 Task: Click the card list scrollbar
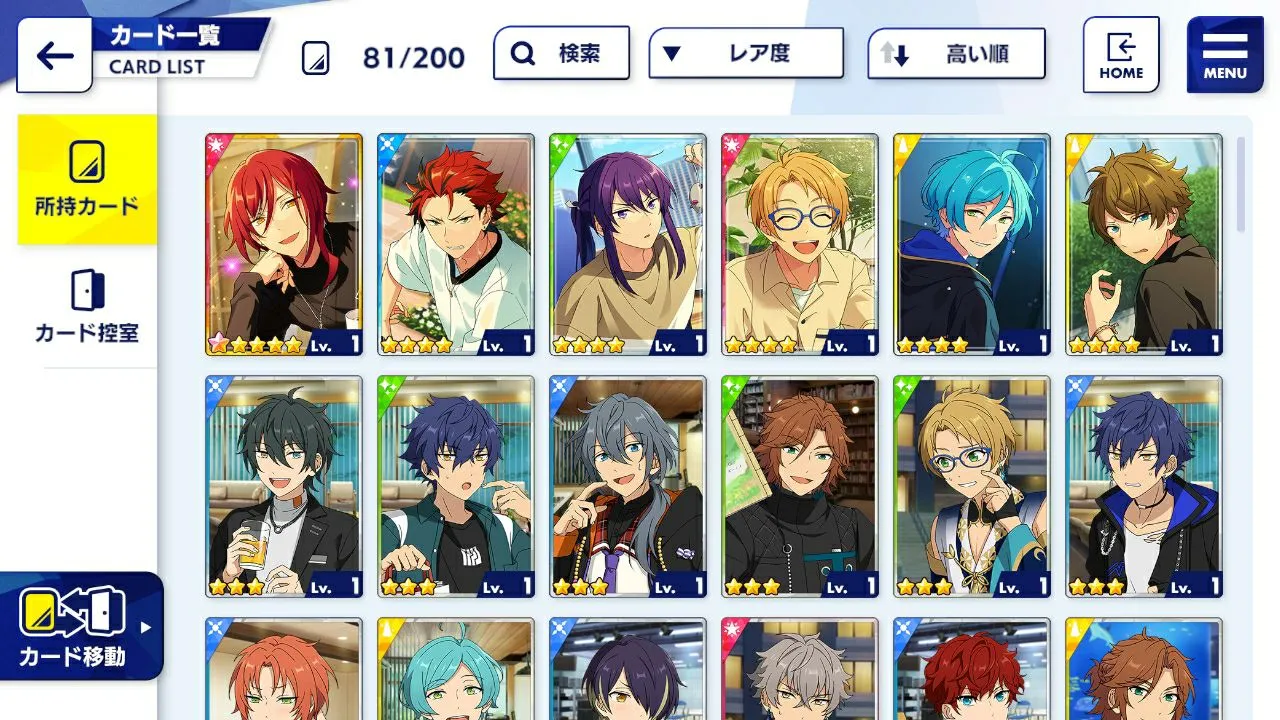pos(1241,184)
